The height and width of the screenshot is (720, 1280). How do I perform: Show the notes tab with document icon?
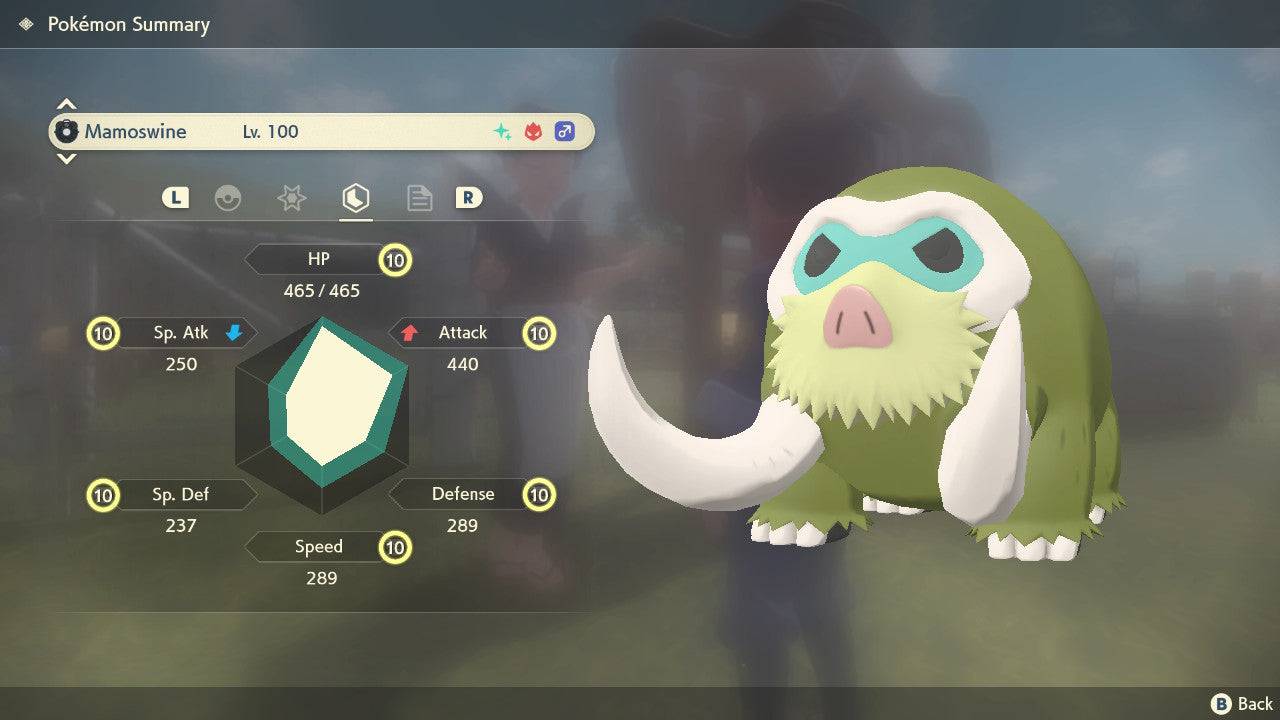click(x=419, y=198)
